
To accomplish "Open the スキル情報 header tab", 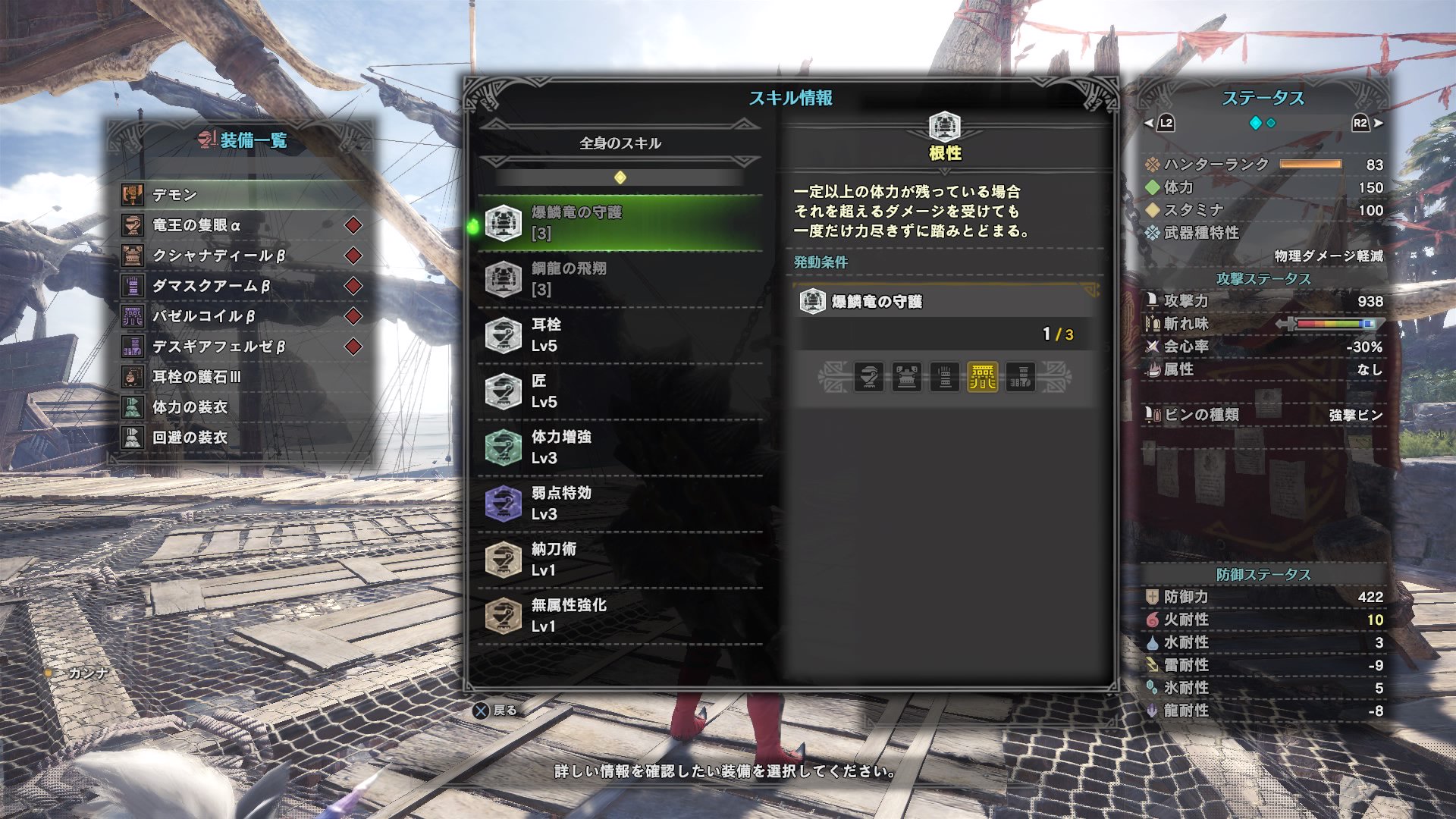I will pos(791,99).
